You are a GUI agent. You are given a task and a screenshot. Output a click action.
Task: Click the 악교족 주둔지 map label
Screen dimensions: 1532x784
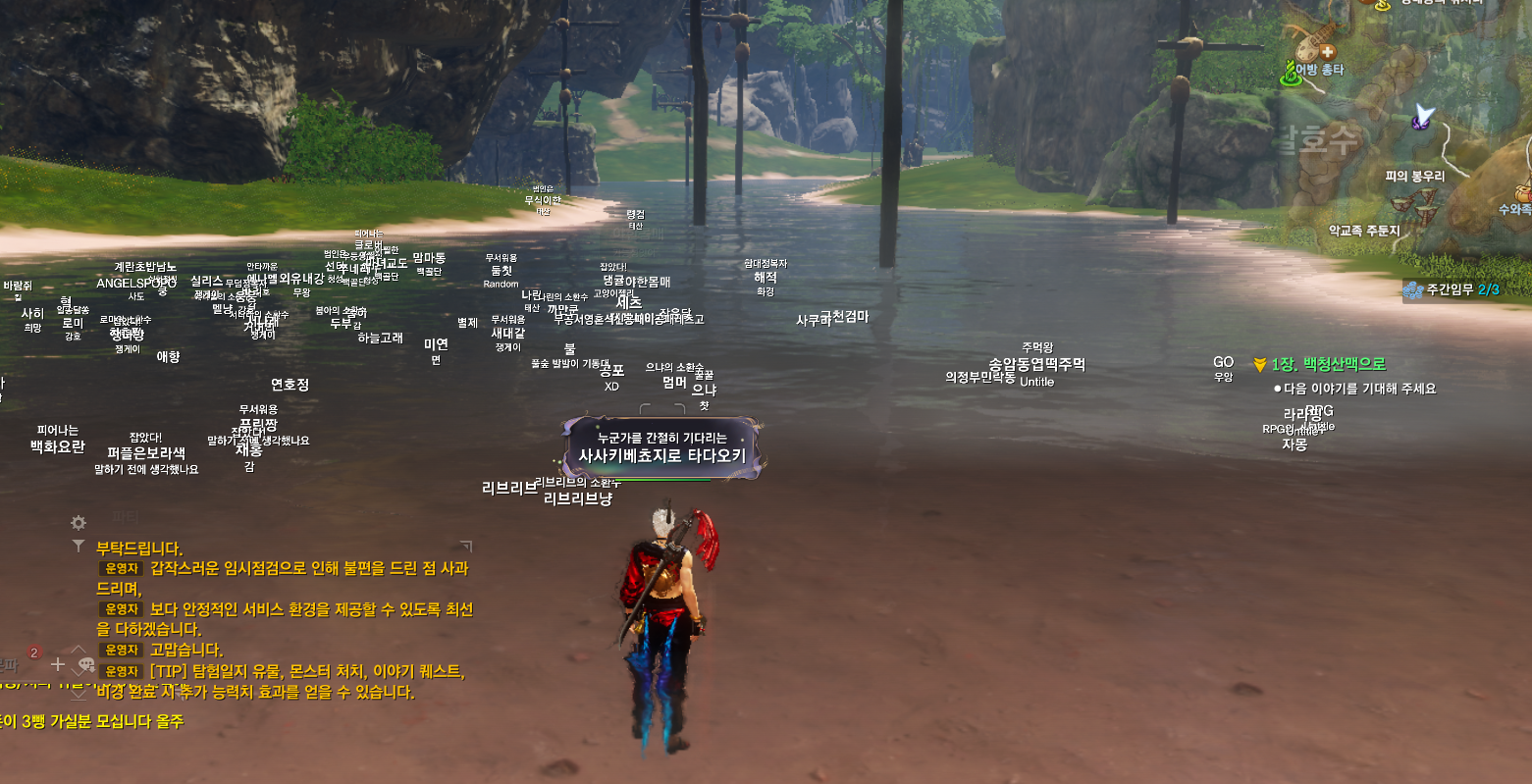point(1363,231)
